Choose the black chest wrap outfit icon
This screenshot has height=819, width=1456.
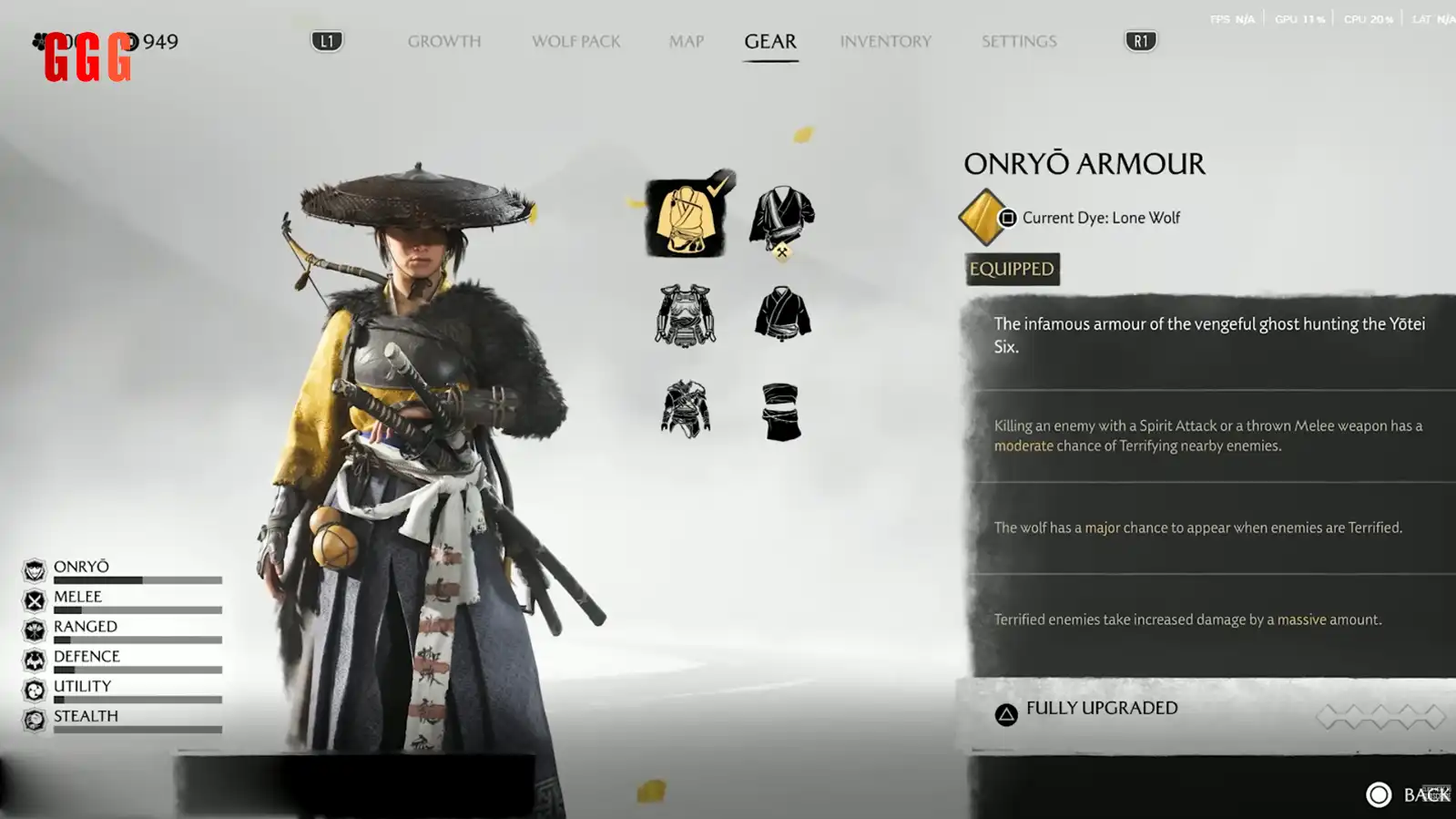[x=781, y=412]
